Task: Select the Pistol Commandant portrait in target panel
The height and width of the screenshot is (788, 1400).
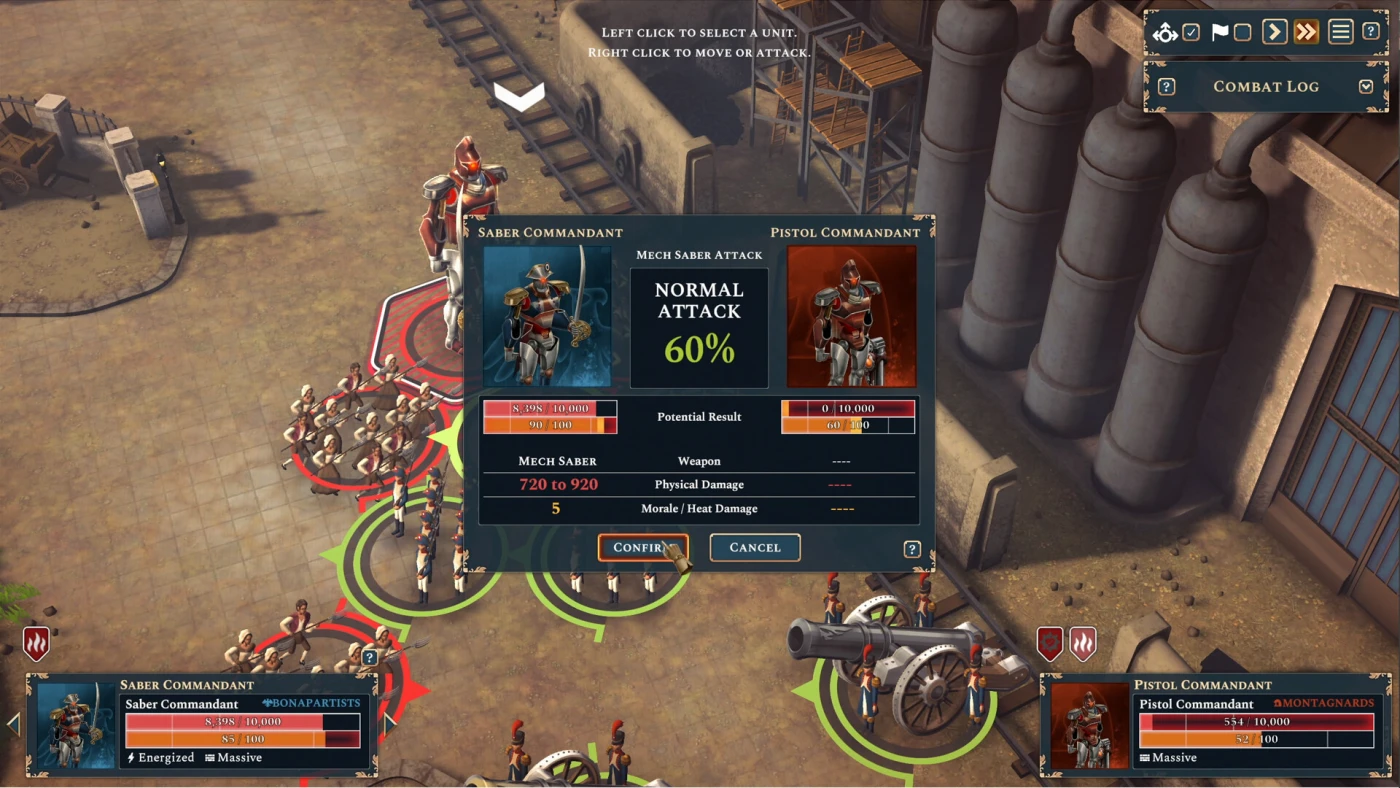Action: (x=1090, y=726)
